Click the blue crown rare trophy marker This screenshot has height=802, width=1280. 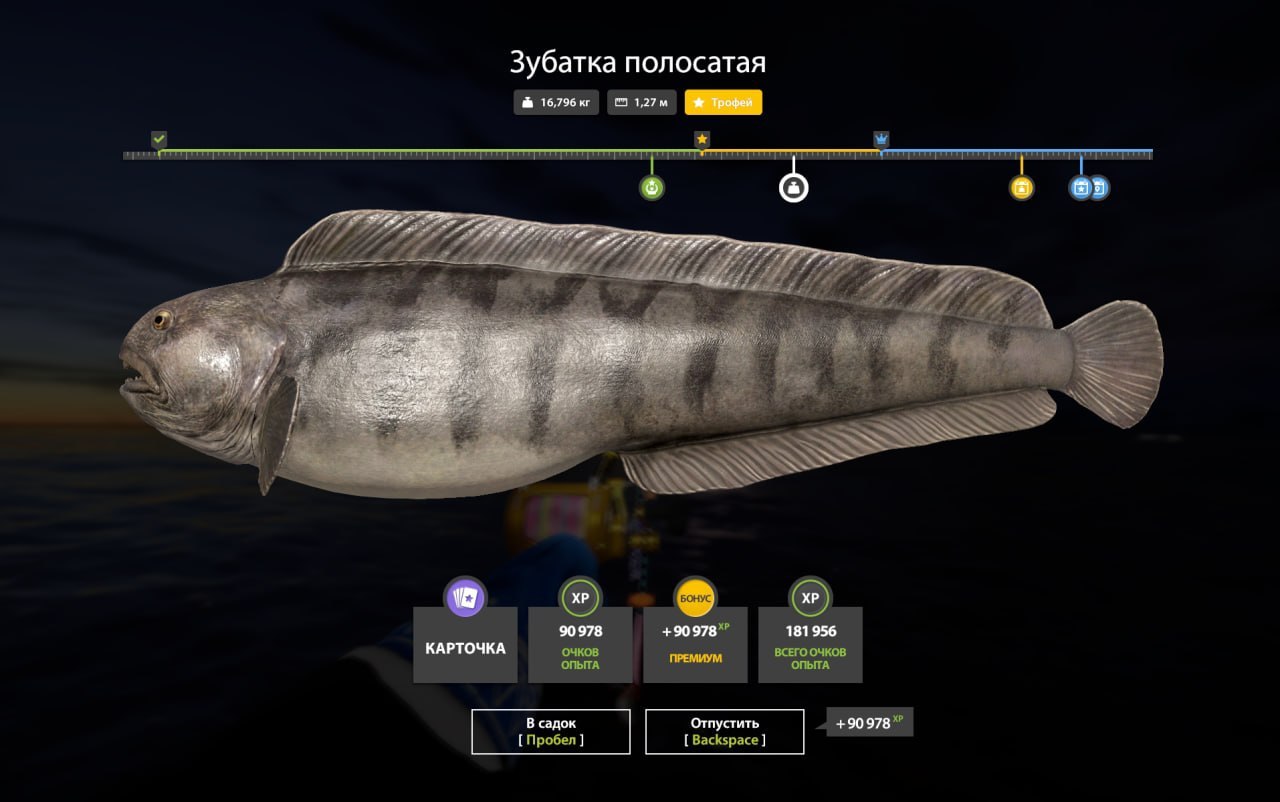click(x=881, y=139)
